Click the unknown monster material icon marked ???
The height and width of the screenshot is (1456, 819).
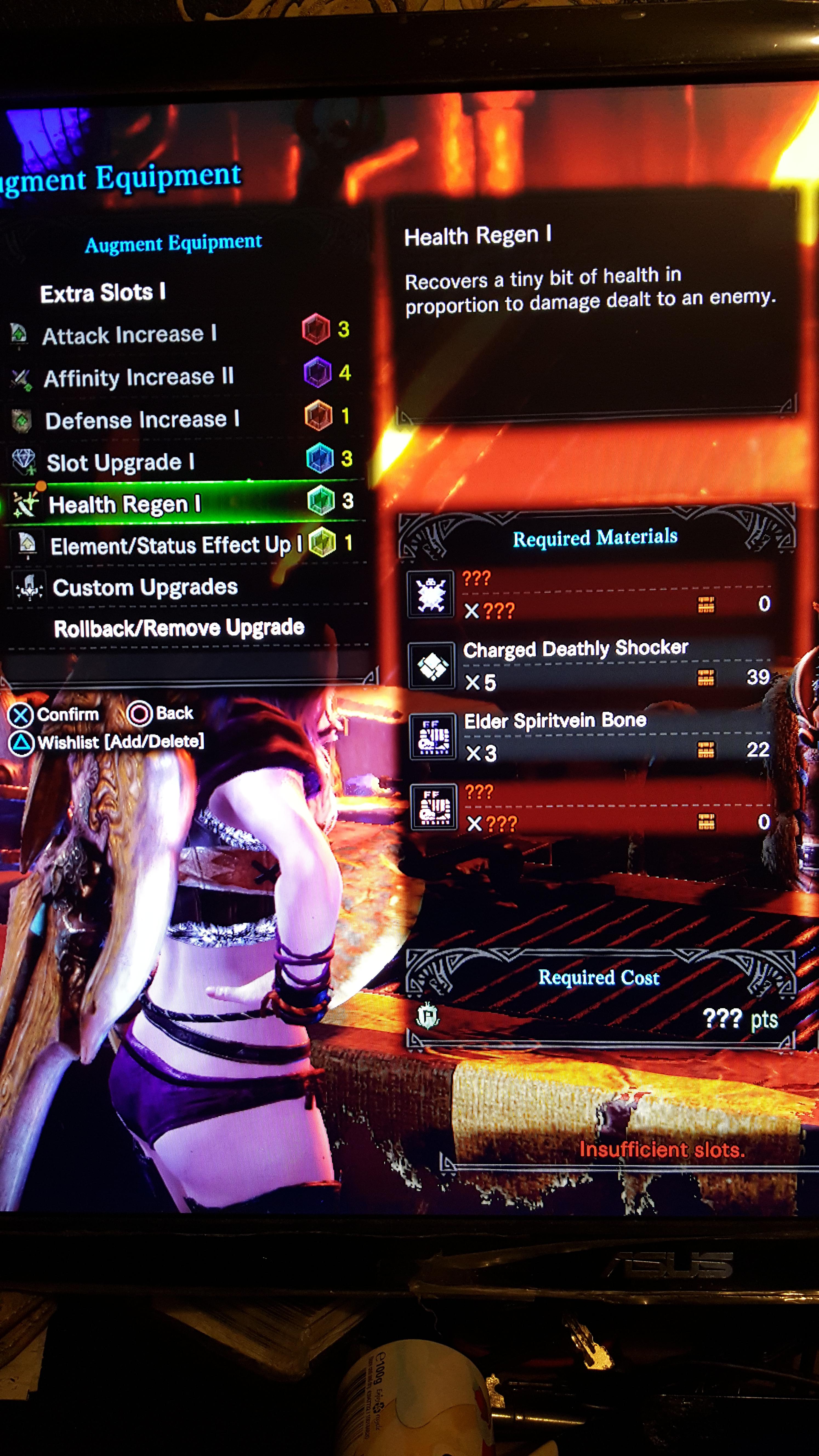431,595
